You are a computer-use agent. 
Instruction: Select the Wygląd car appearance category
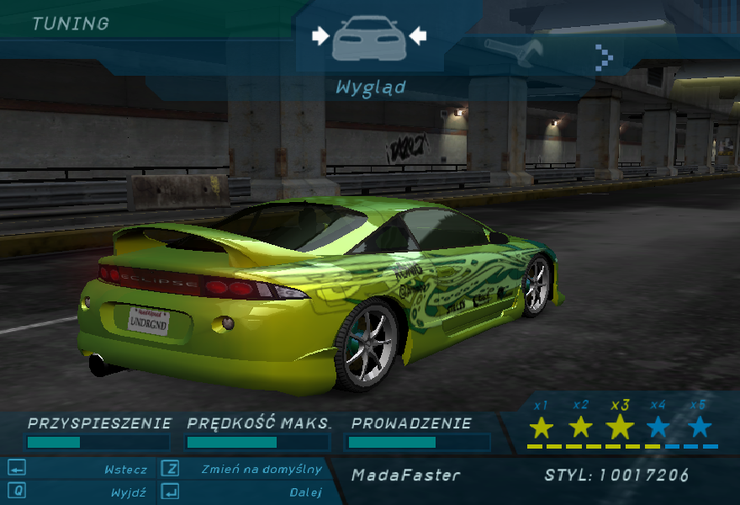click(x=369, y=40)
